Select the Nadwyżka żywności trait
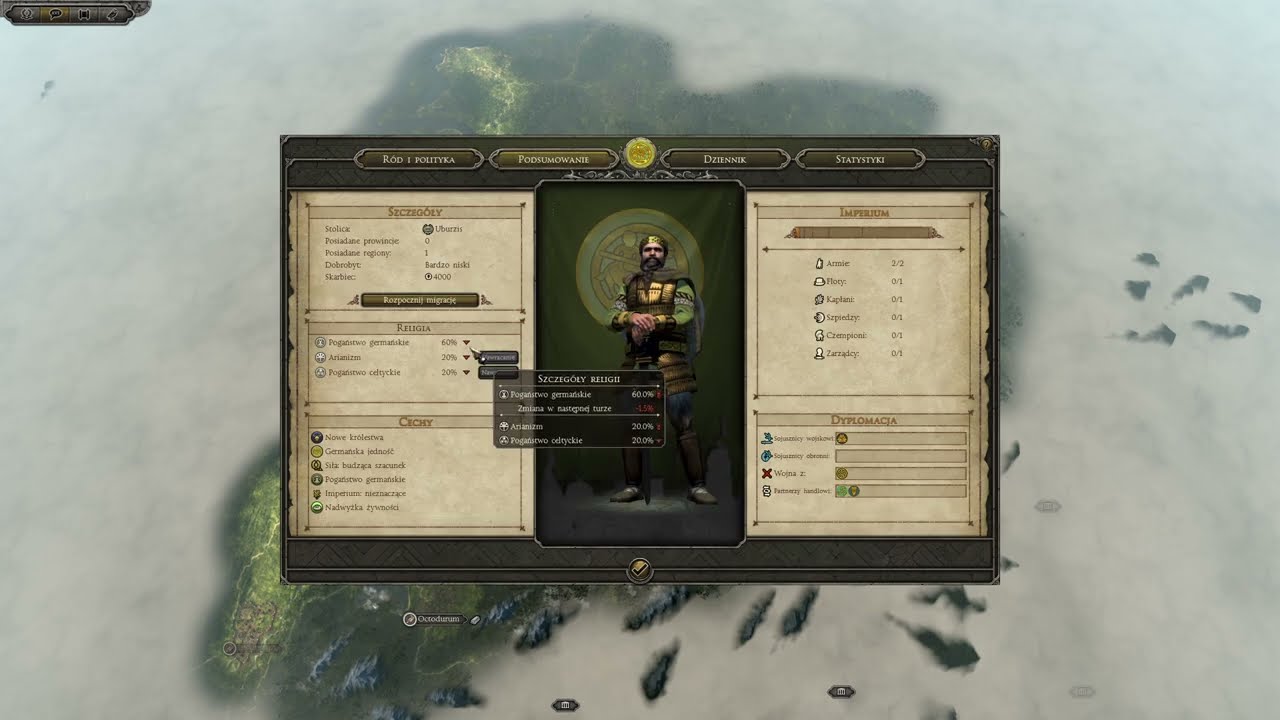The width and height of the screenshot is (1280, 720). (x=360, y=507)
